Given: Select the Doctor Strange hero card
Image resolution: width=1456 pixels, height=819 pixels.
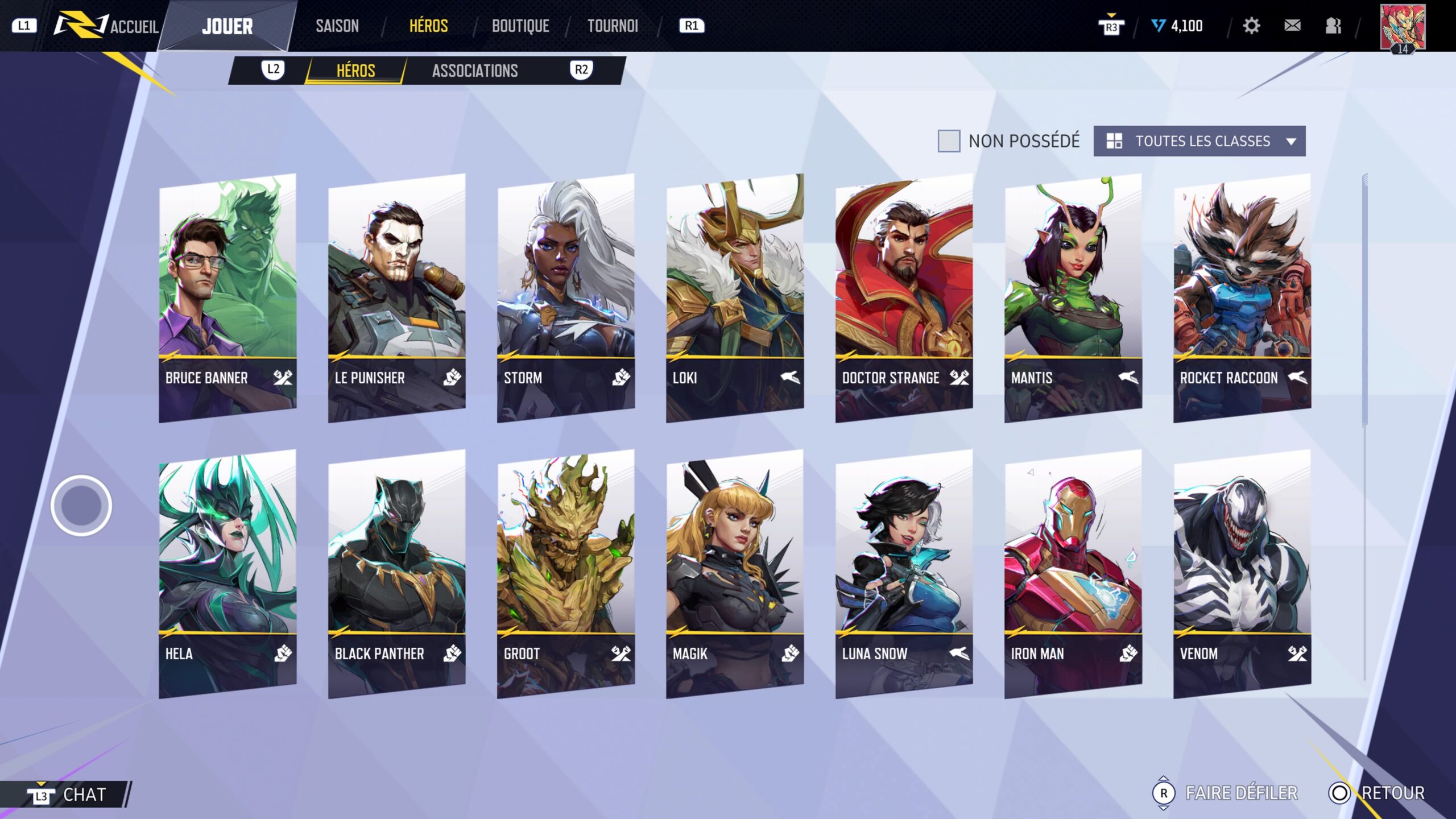Looking at the screenshot, I should 904,296.
